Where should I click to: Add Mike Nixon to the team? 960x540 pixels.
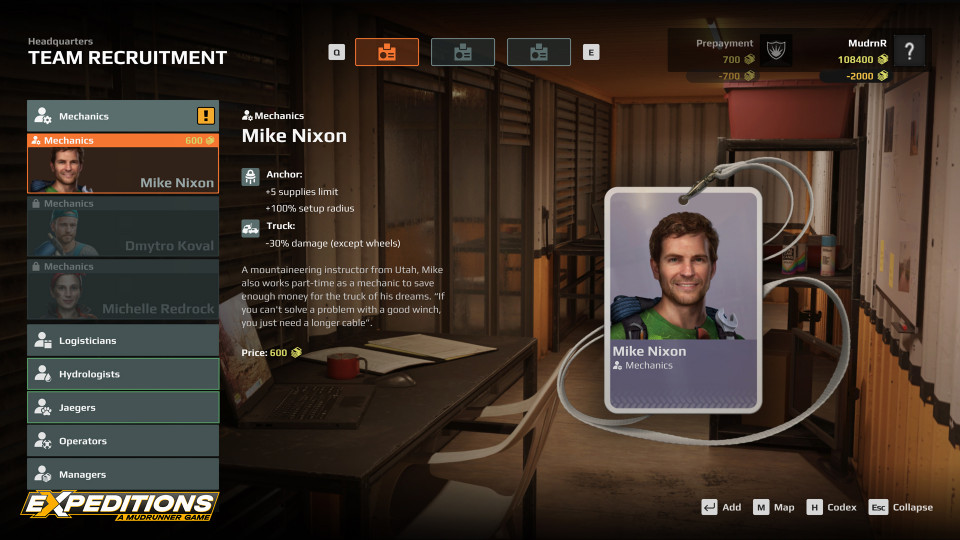point(721,507)
